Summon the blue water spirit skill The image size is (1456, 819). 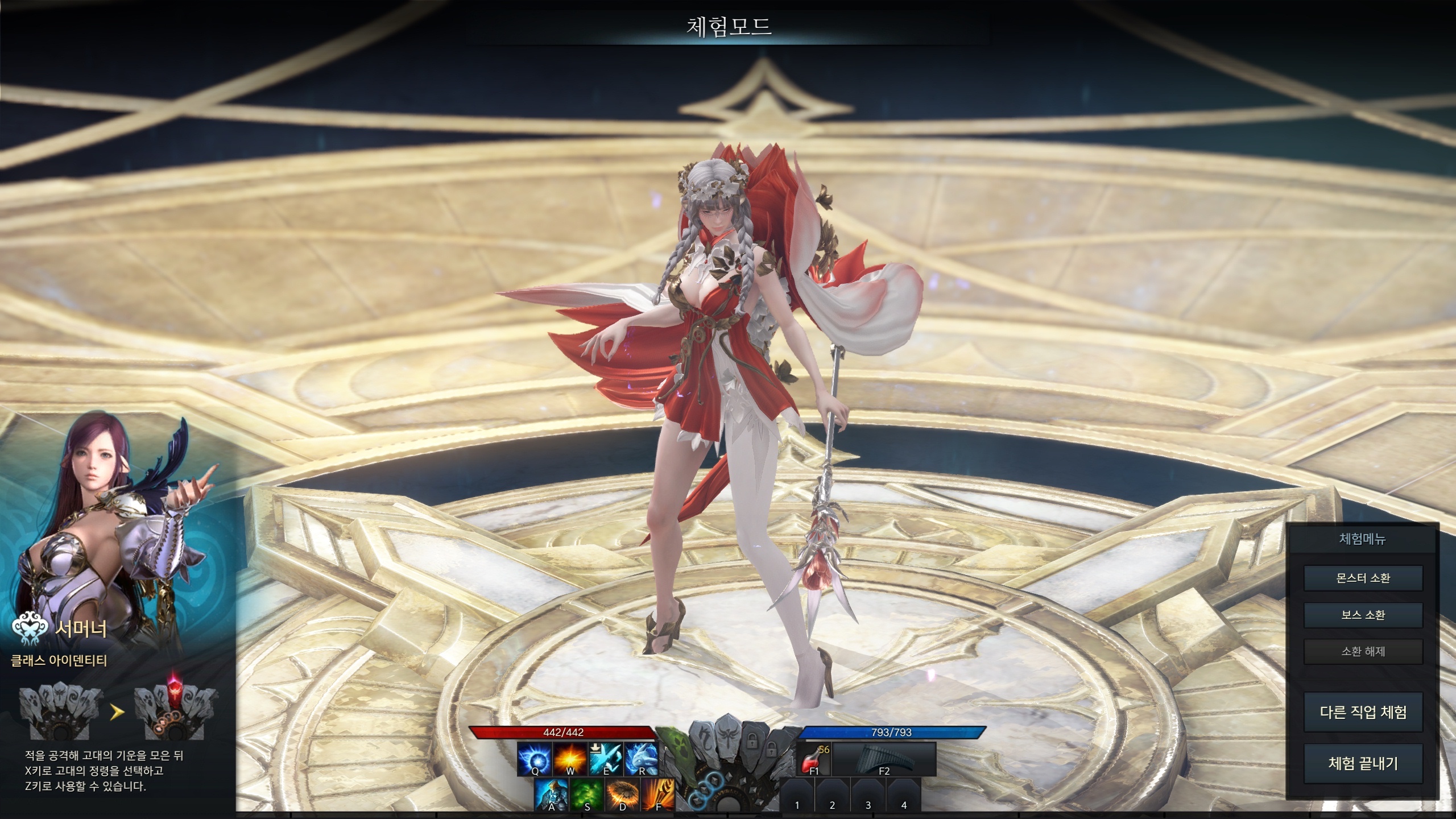(642, 759)
